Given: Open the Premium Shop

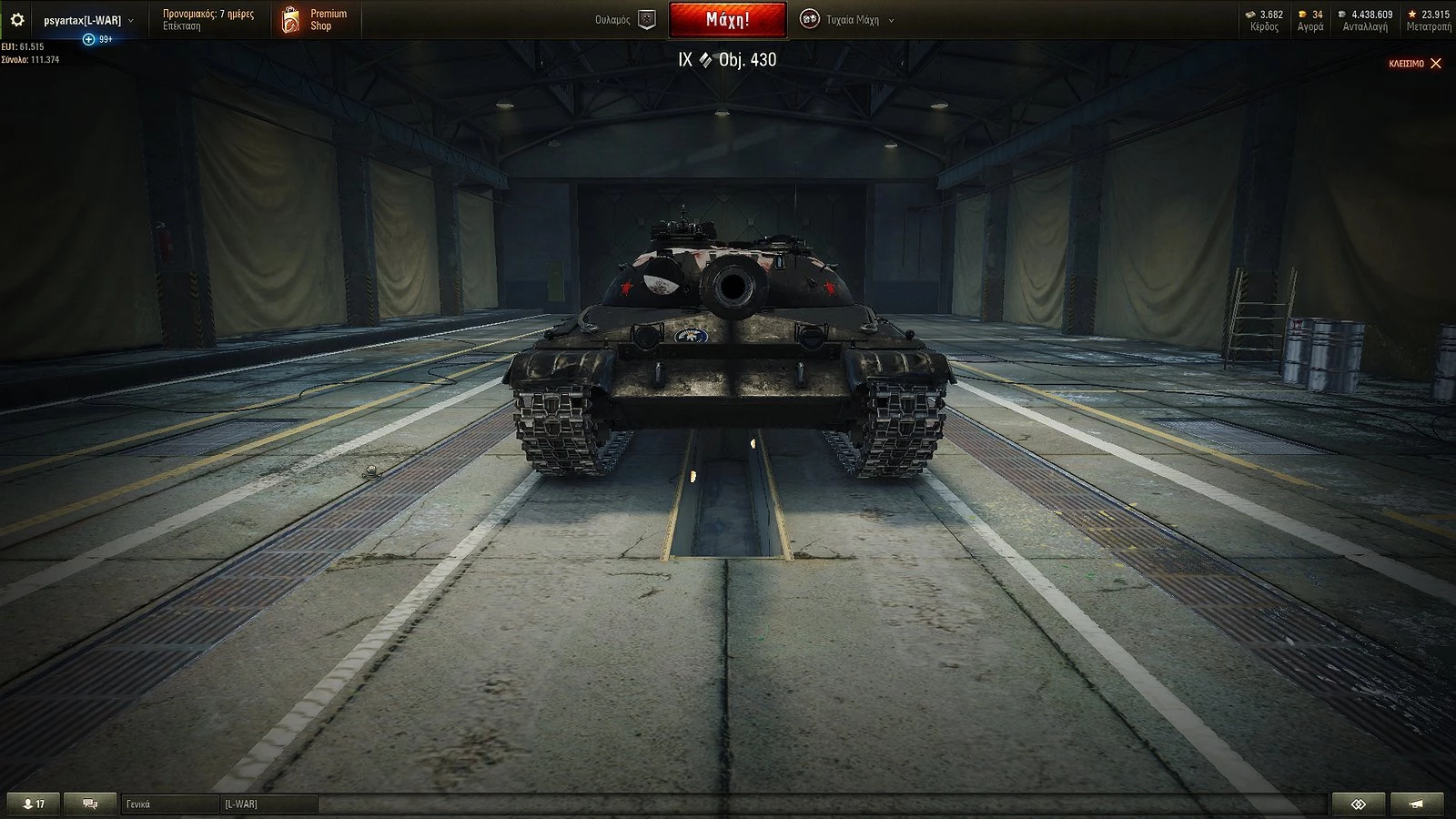Looking at the screenshot, I should pyautogui.click(x=314, y=18).
